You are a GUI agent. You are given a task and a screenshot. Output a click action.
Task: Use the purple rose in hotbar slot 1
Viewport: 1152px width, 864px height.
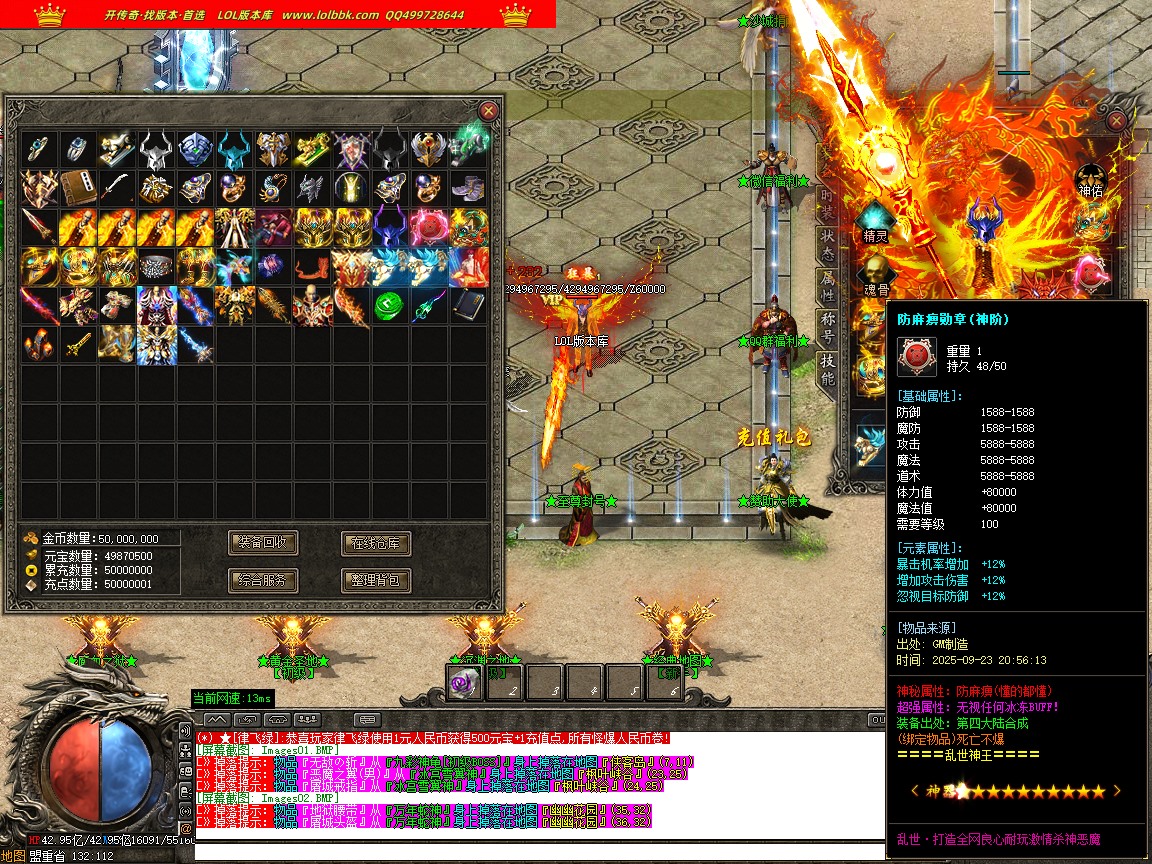pyautogui.click(x=463, y=682)
